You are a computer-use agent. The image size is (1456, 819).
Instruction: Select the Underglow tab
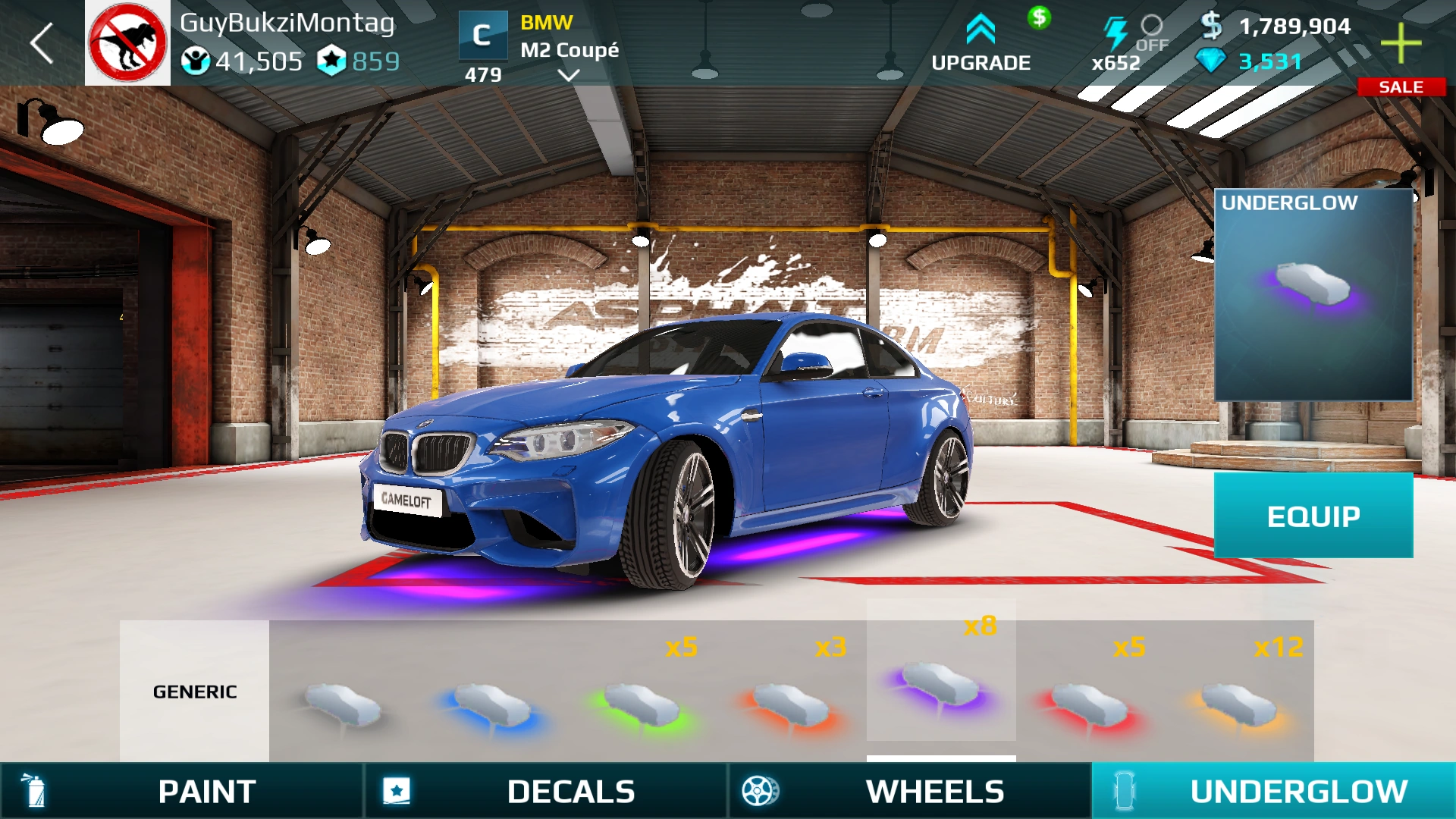pyautogui.click(x=1274, y=791)
